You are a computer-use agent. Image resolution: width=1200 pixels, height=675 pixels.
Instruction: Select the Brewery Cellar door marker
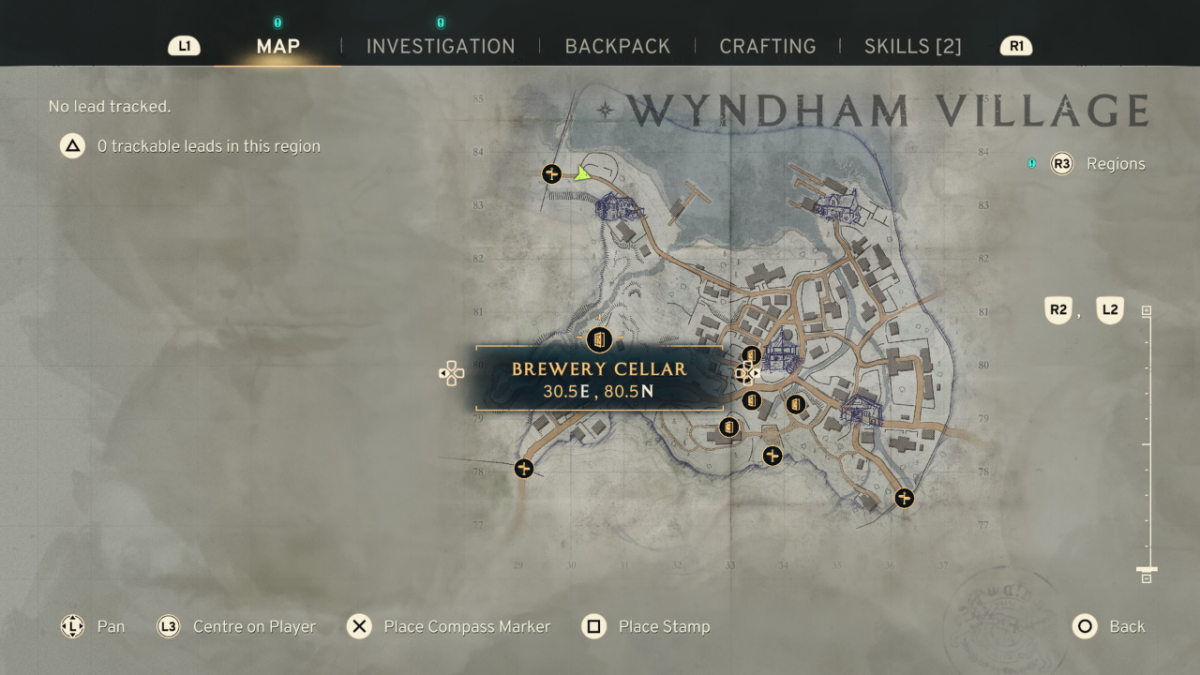coord(599,339)
